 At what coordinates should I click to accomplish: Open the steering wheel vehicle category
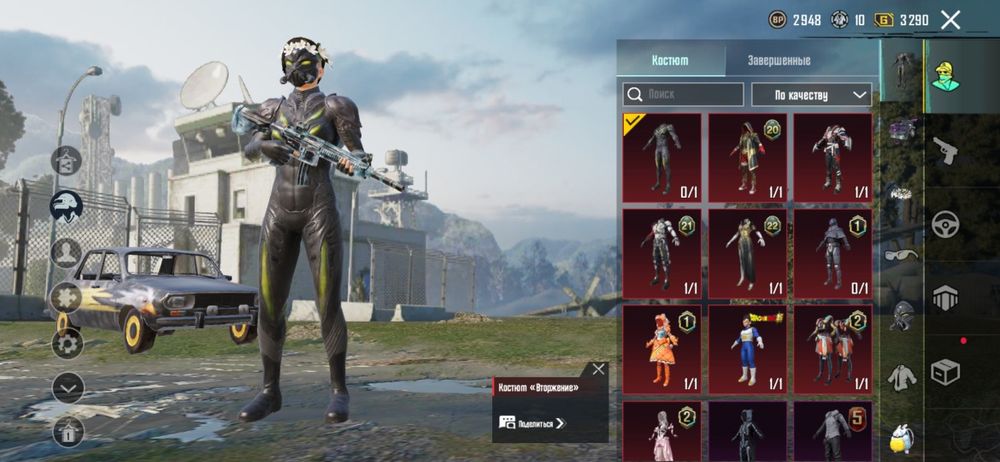[x=945, y=224]
